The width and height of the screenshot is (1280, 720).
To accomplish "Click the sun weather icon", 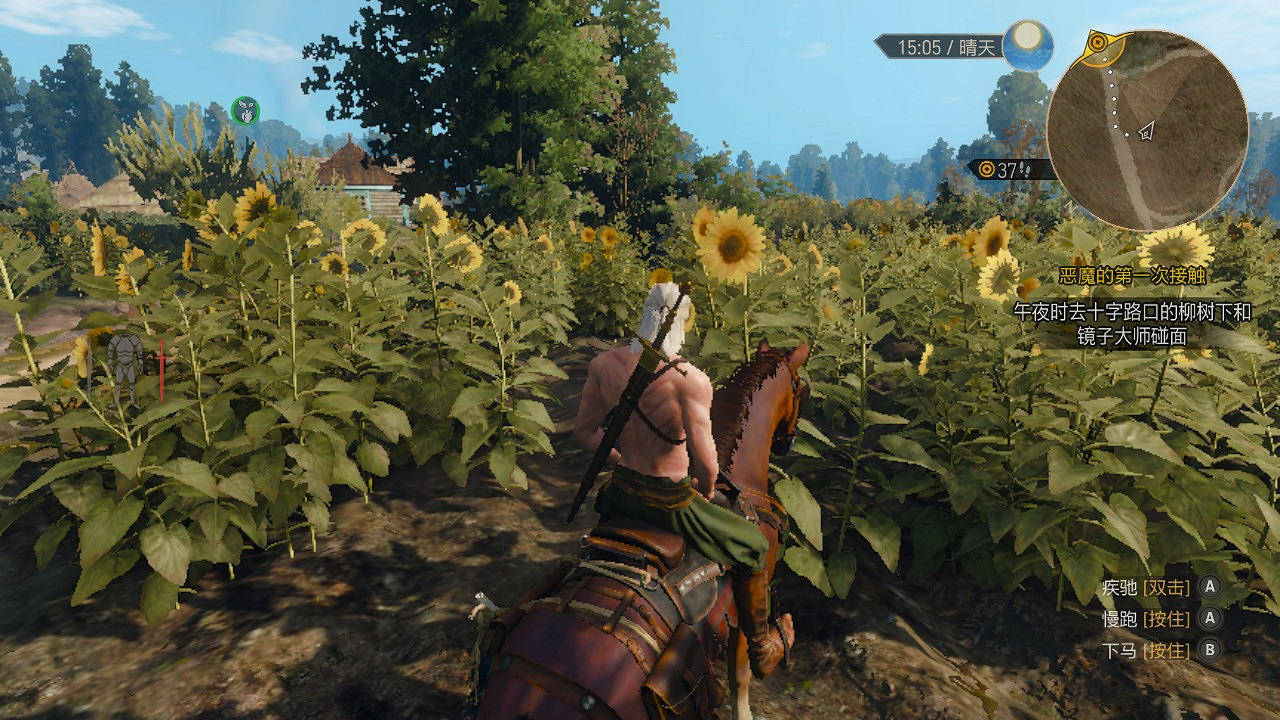I will click(1027, 45).
